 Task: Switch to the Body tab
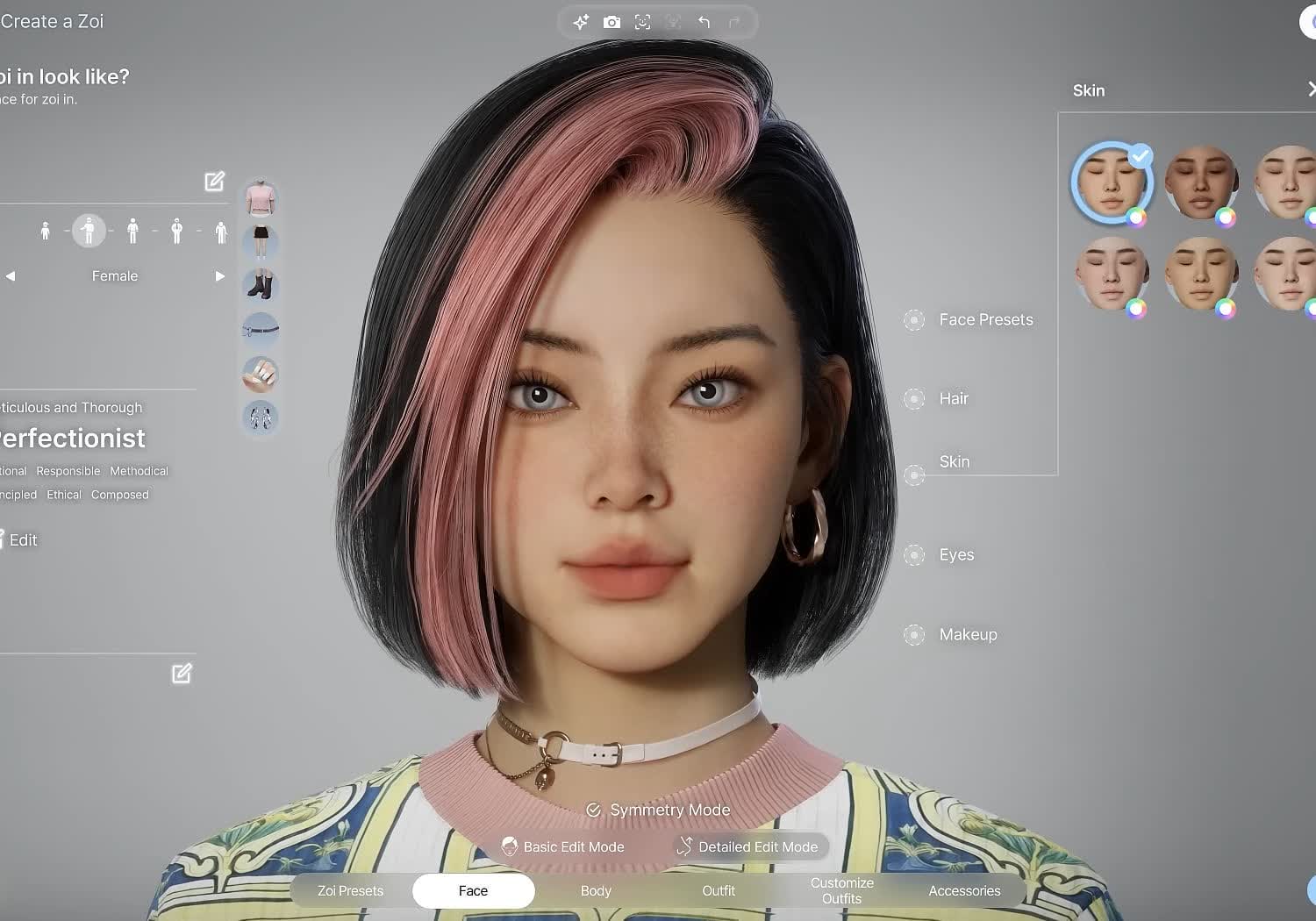pyautogui.click(x=596, y=890)
